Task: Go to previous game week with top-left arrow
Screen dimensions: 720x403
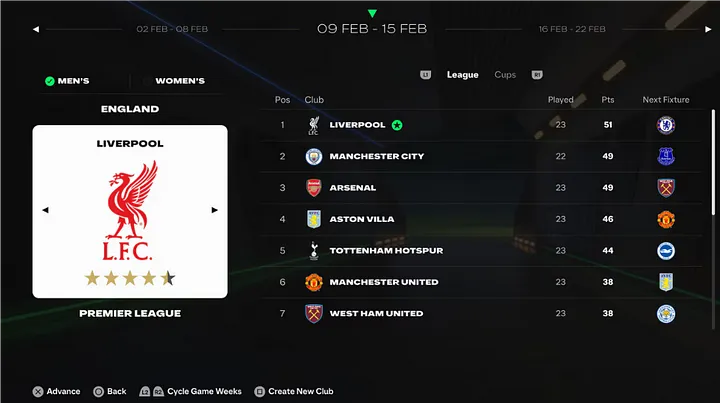Action: point(36,29)
